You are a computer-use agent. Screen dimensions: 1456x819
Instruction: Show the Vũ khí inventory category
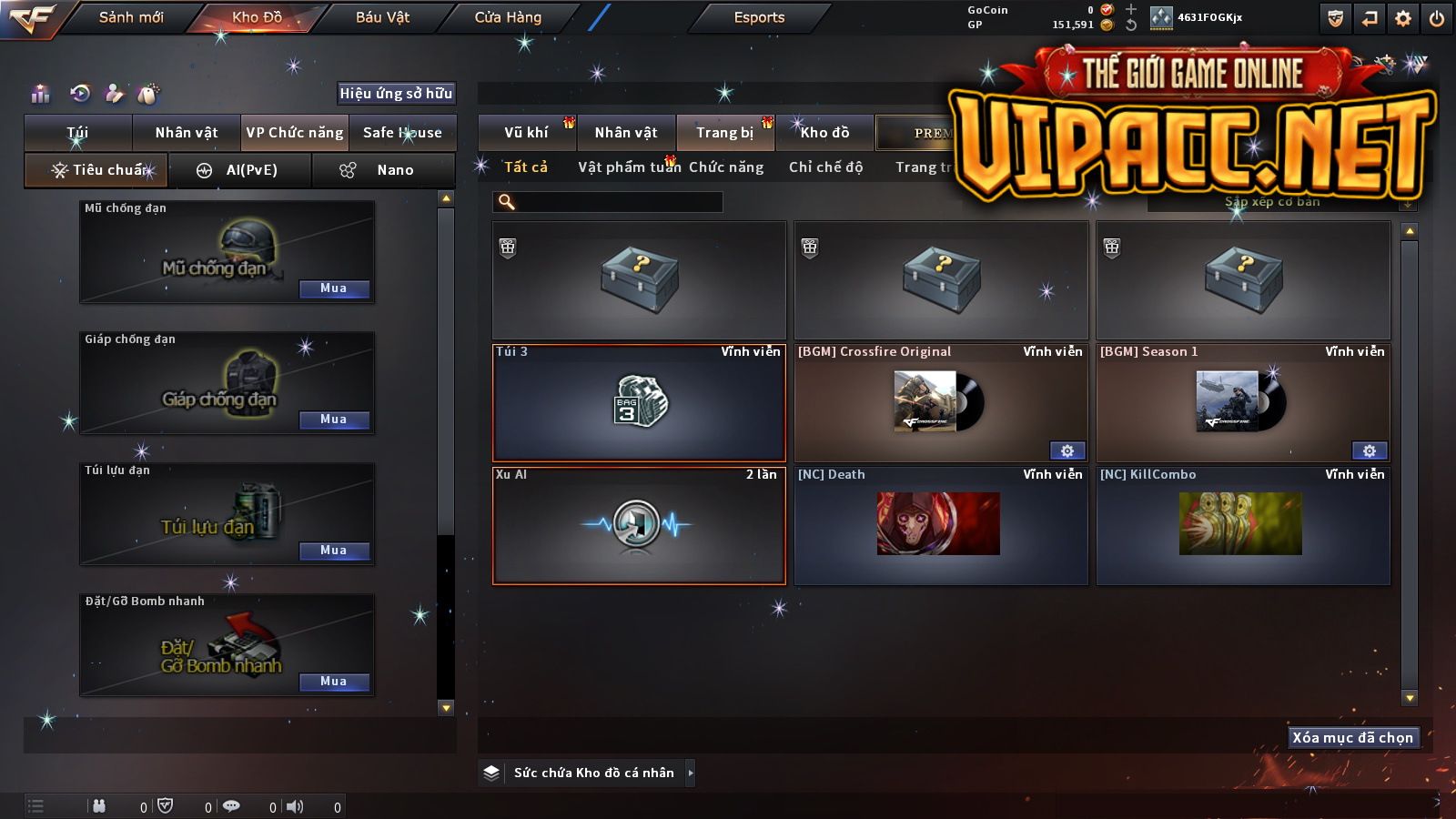(526, 133)
